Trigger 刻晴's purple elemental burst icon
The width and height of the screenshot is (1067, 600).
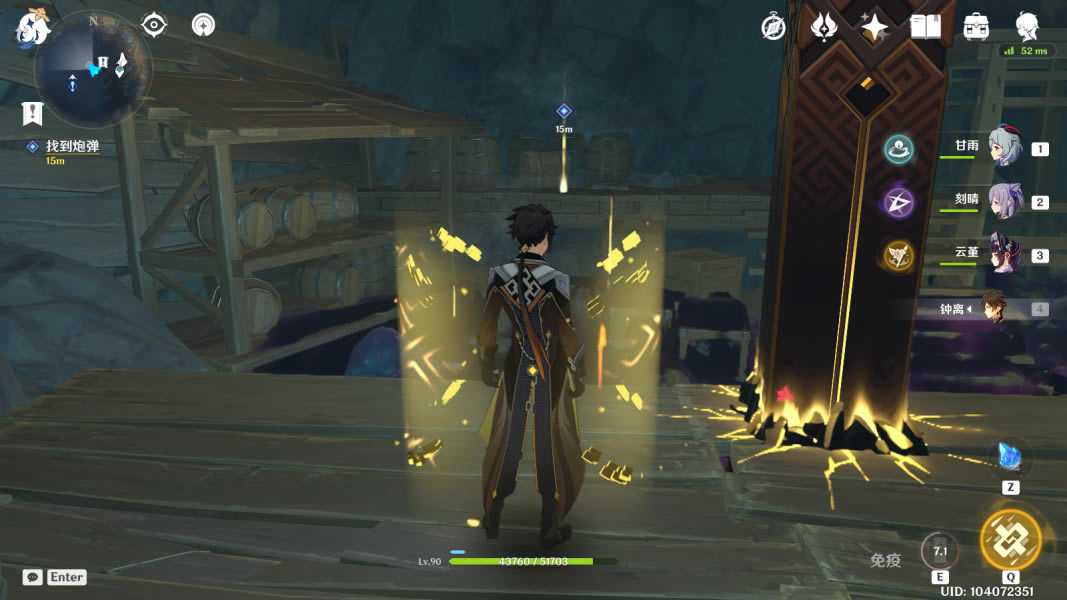(x=899, y=203)
